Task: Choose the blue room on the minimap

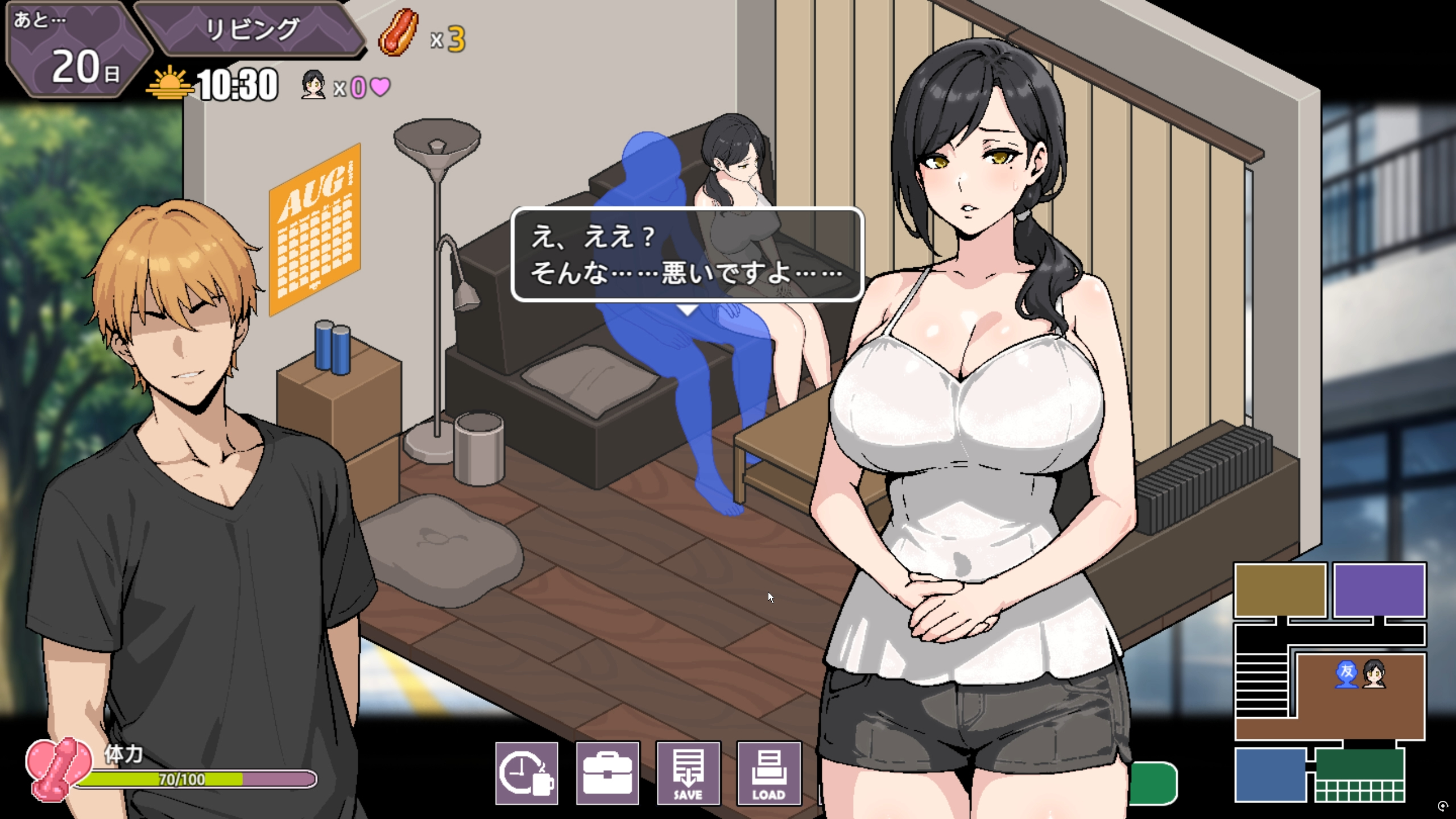Action: point(1270,774)
